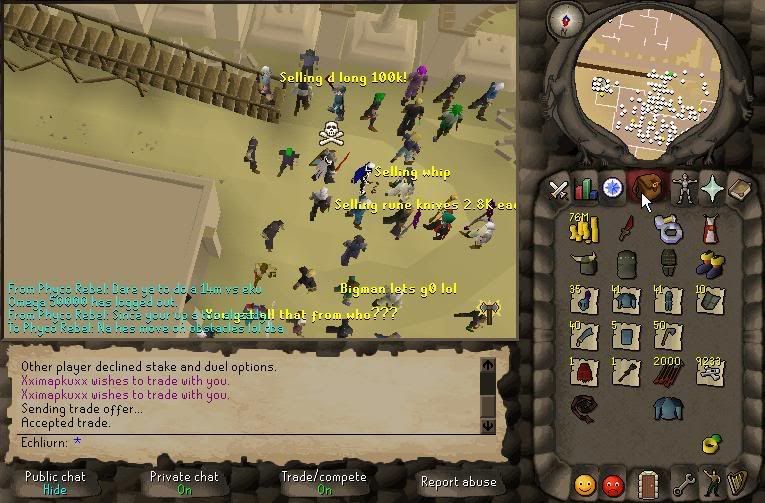Select the inventory backpack tab
Screen dimensions: 765x503
[x=646, y=187]
